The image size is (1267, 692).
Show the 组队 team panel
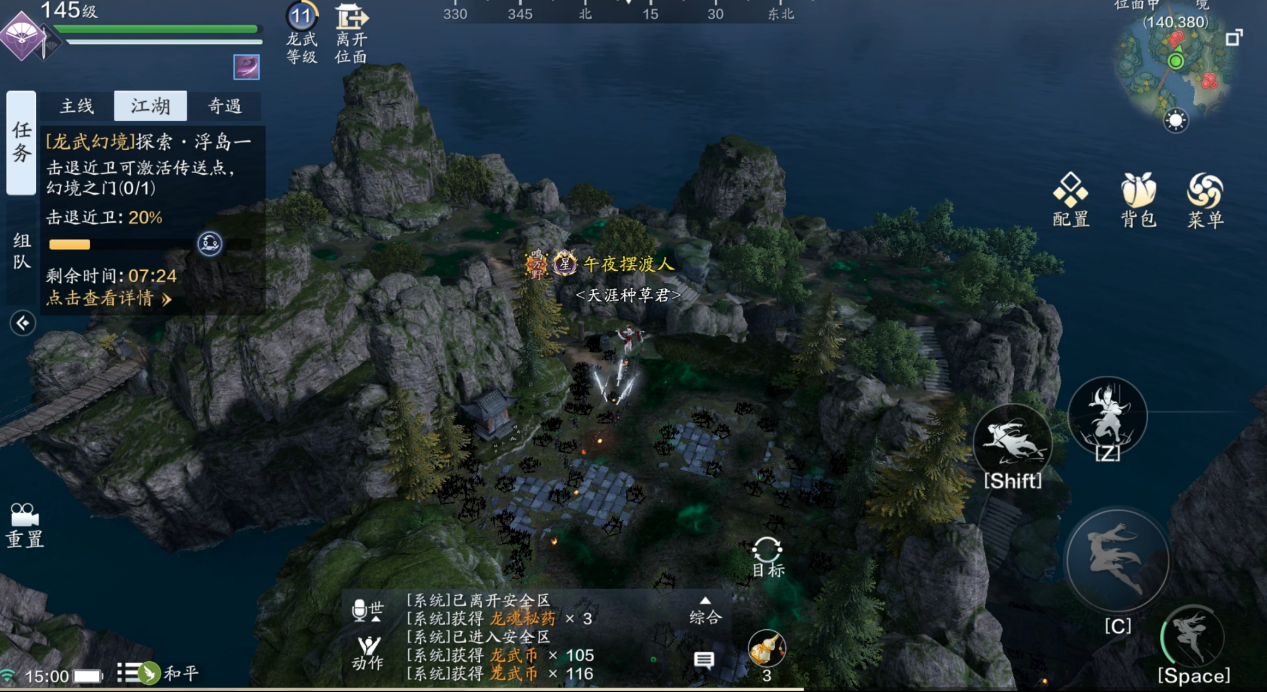(x=22, y=252)
